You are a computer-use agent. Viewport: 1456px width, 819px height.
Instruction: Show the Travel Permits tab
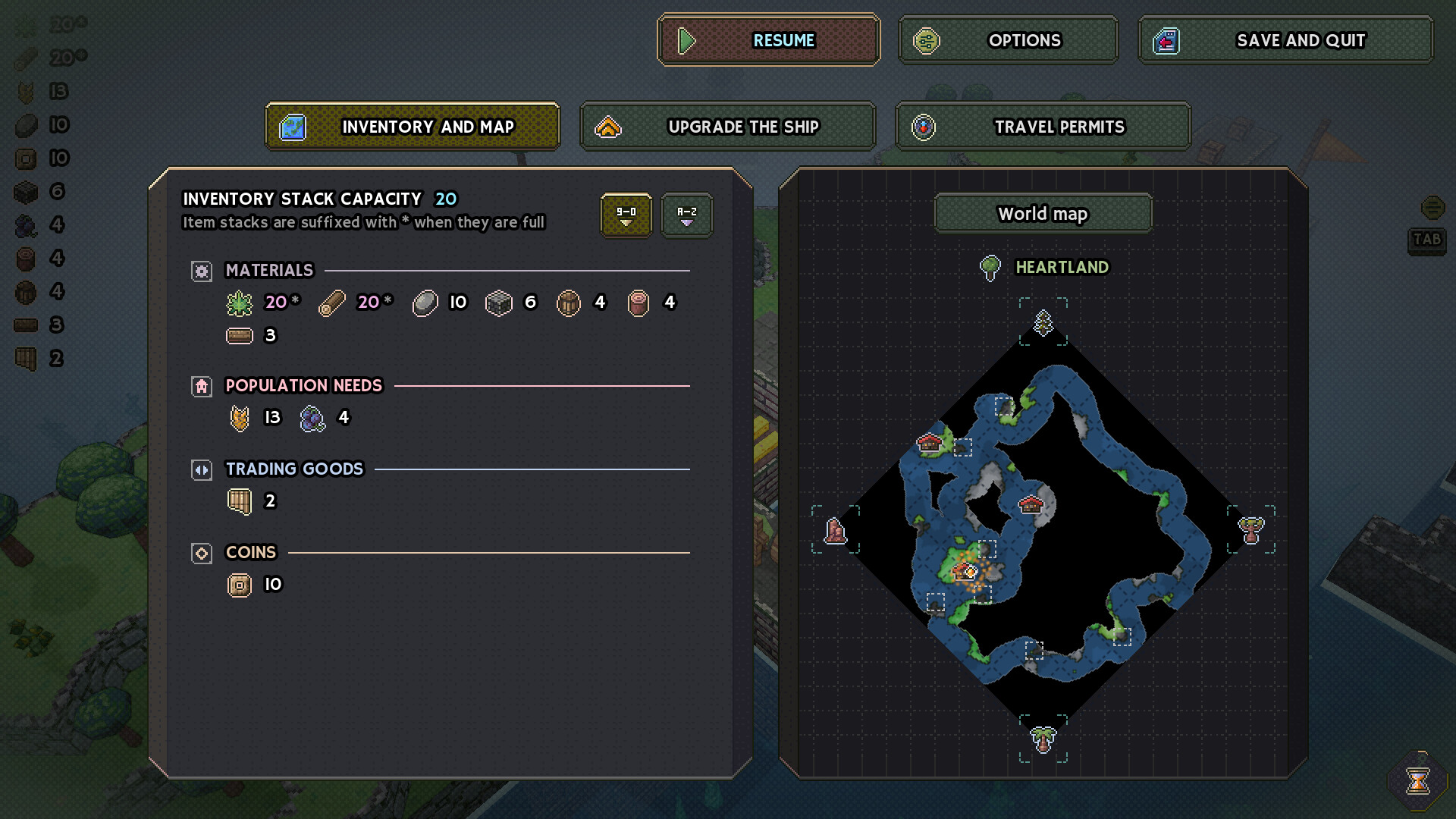(x=1043, y=127)
